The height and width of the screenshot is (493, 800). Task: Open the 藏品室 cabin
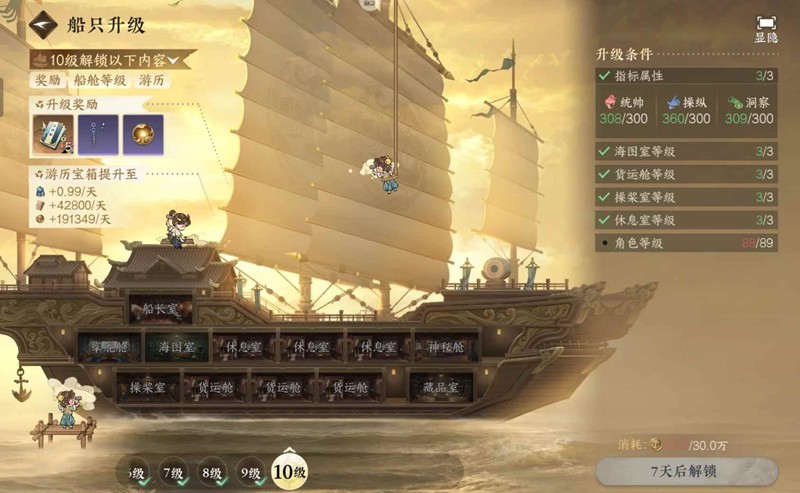tap(440, 387)
